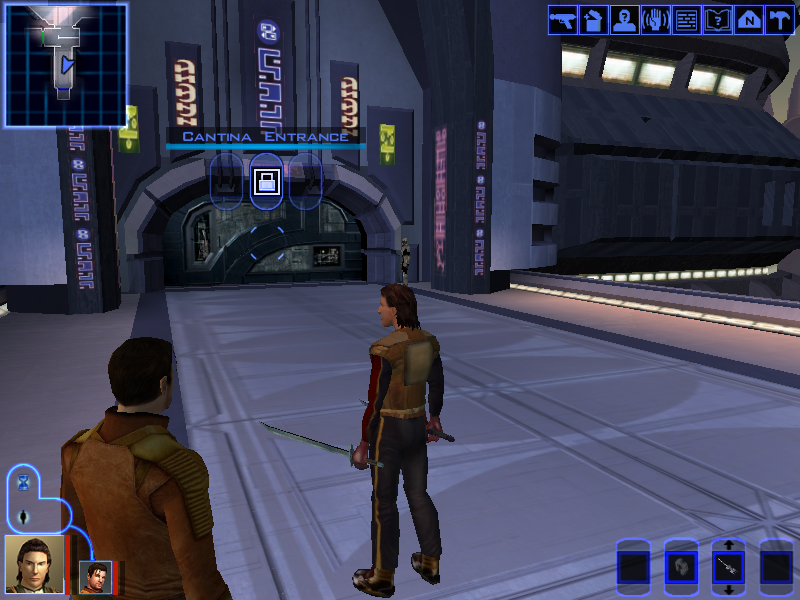Use the medpac quick slot
Viewport: 800px width, 600px height.
click(x=680, y=567)
